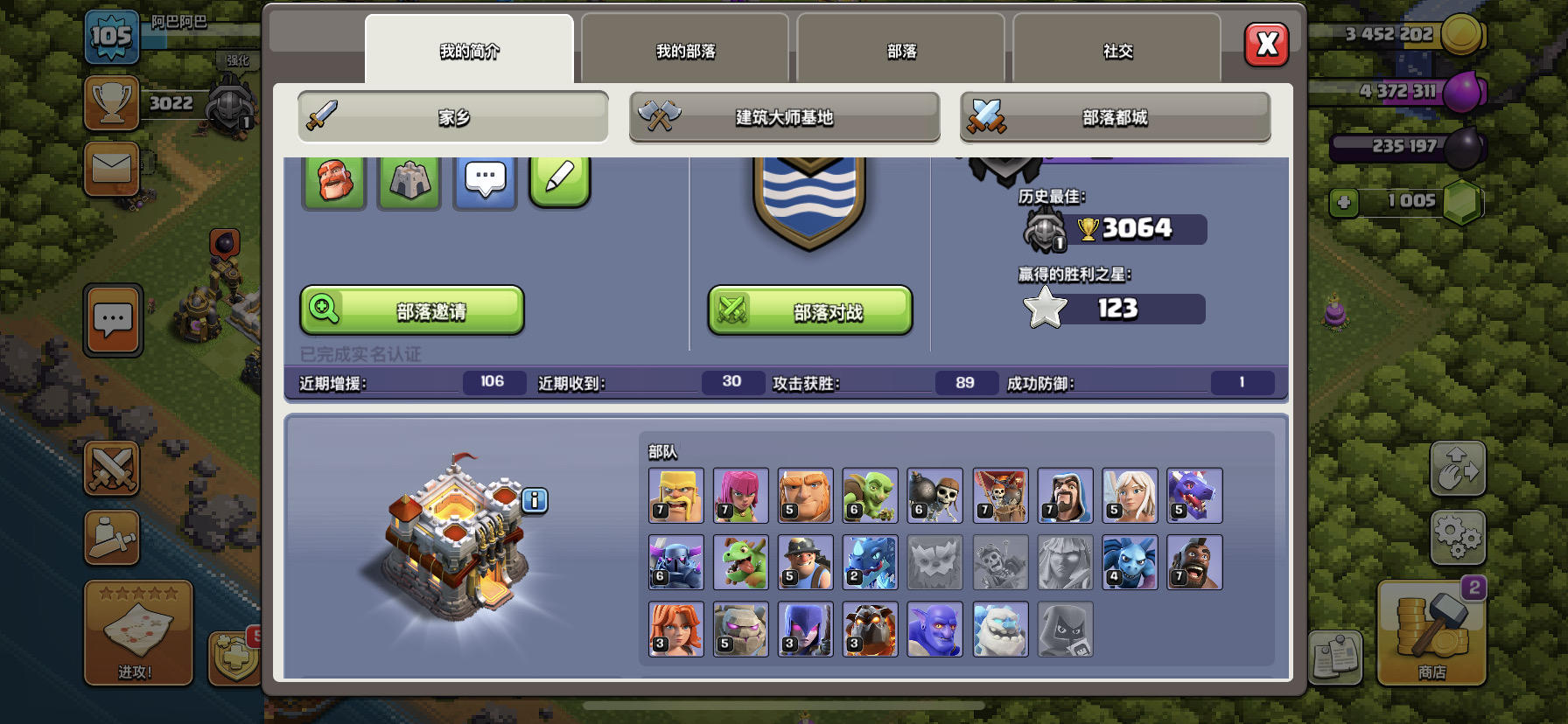Select the Dragon troop icon
This screenshot has height=724, width=1568.
tap(1193, 495)
